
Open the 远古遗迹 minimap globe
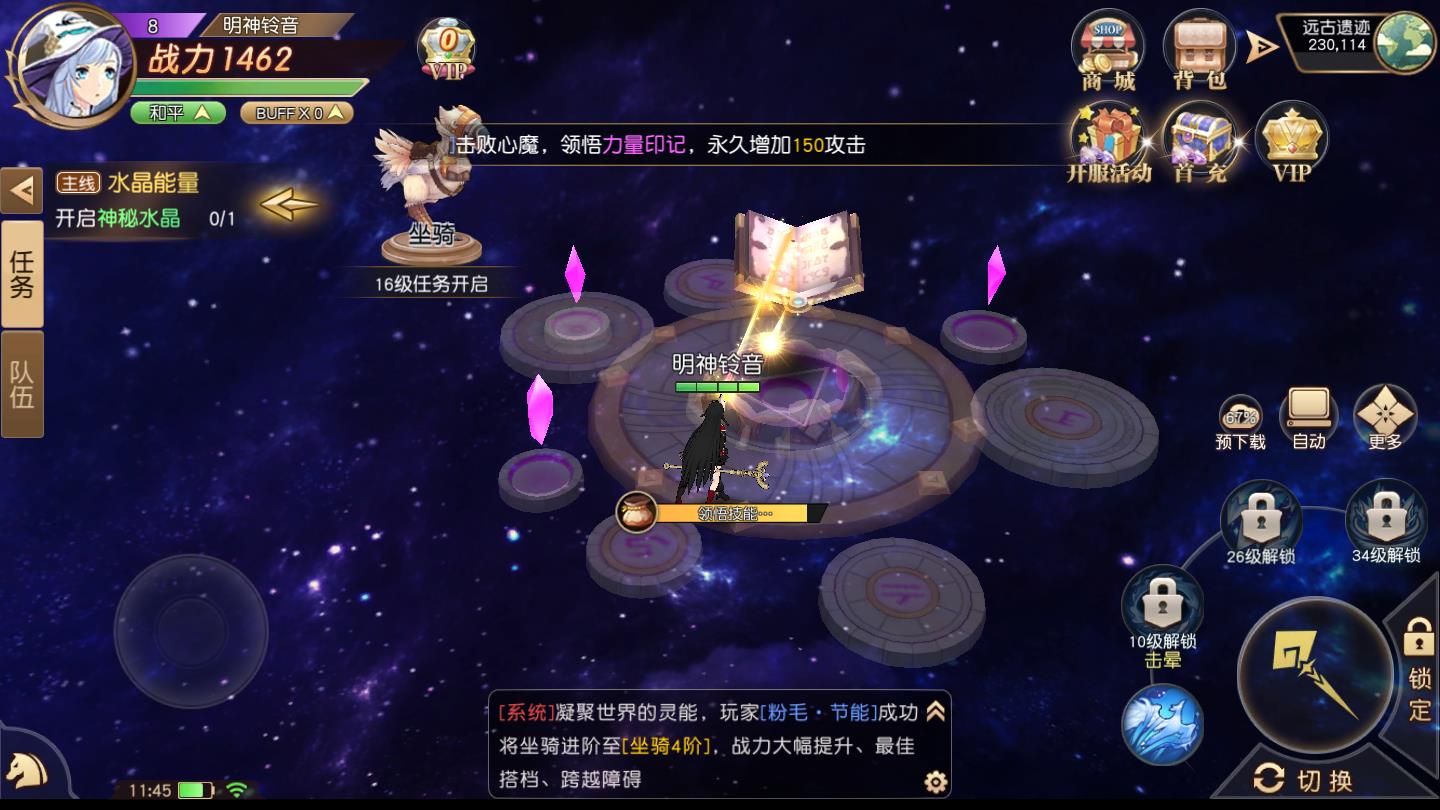point(1404,42)
